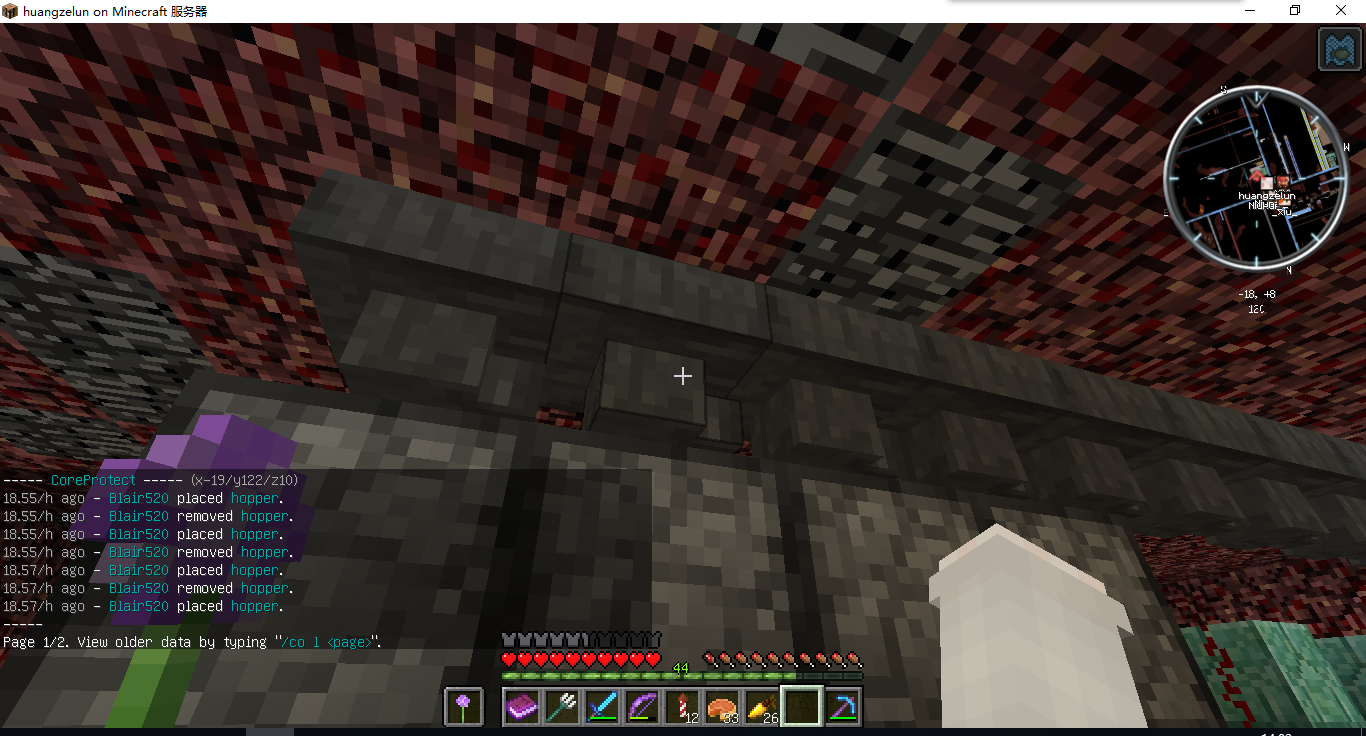Screen dimensions: 1366x736
Task: Select the enchanted pickaxe slot
Action: 841,707
